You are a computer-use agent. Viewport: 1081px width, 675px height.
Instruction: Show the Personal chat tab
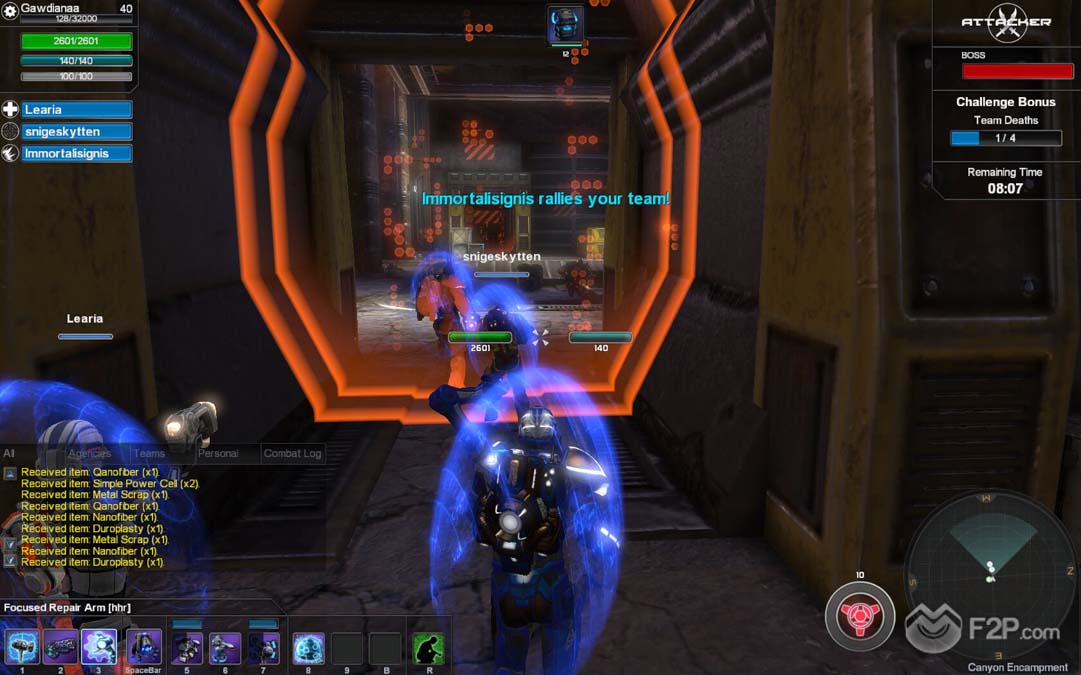click(x=218, y=453)
